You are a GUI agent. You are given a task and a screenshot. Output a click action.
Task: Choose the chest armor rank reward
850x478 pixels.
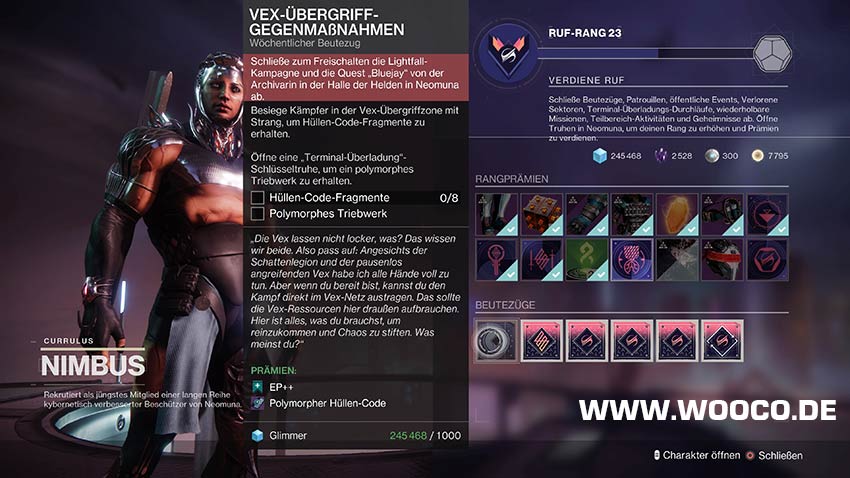click(x=632, y=214)
